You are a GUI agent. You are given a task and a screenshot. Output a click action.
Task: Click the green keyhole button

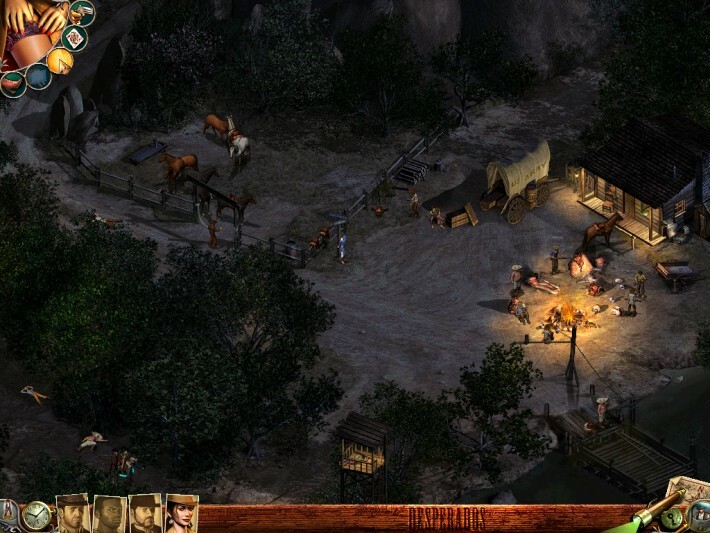point(672,518)
